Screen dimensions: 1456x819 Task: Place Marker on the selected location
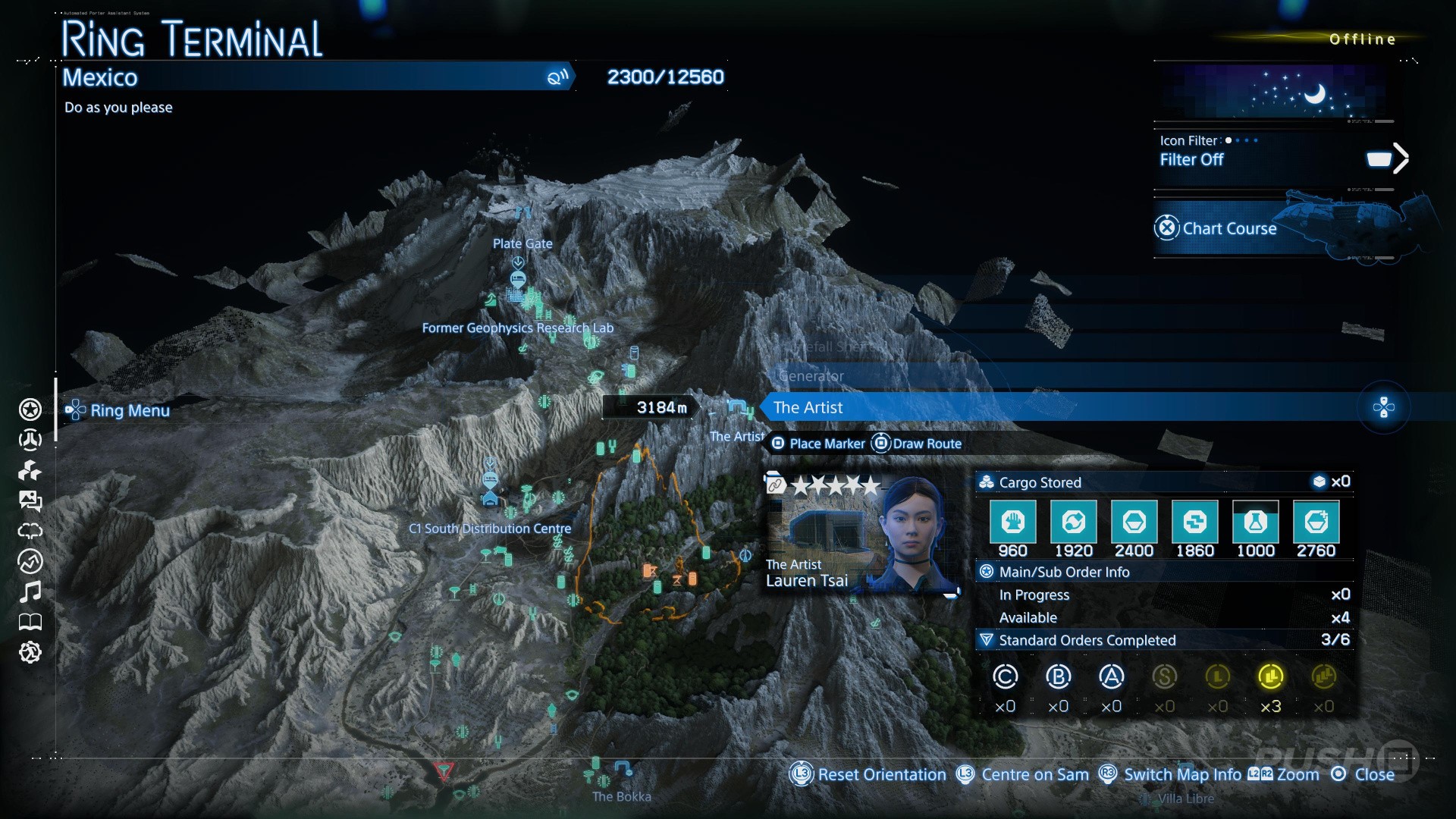818,444
